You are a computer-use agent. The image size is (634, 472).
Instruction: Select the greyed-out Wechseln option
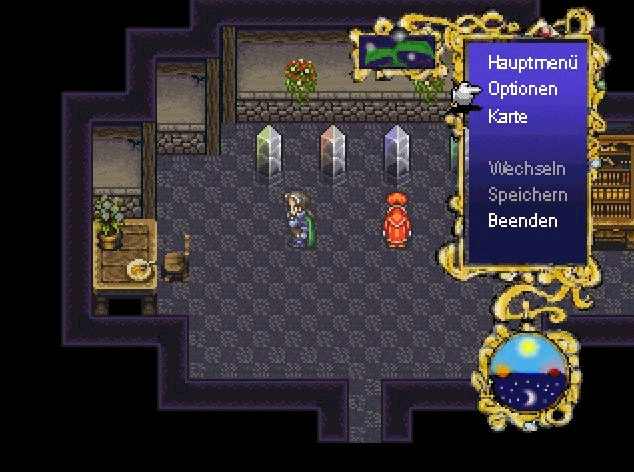click(x=526, y=169)
